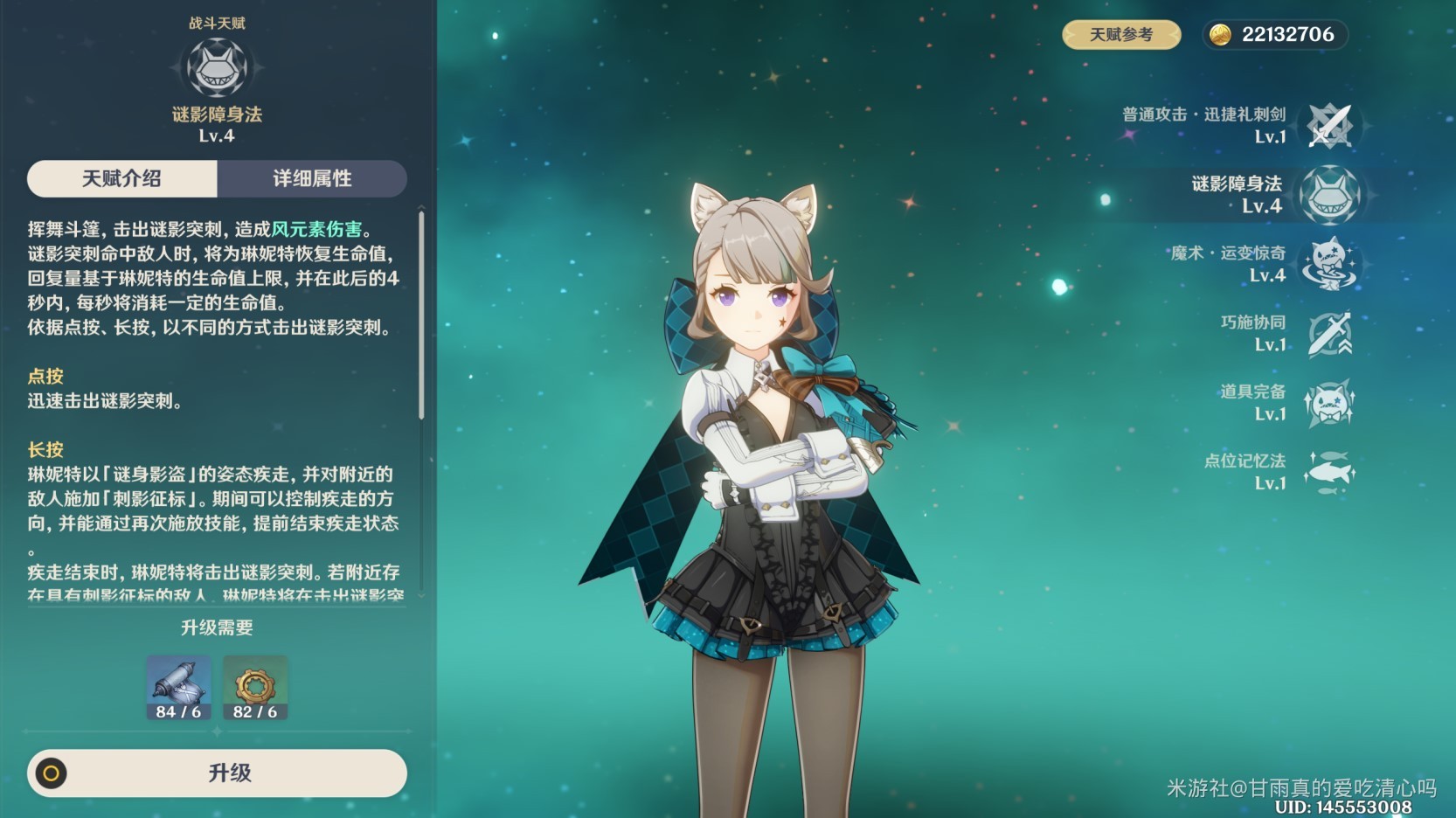1456x818 pixels.
Task: Inspect the golden gear upgrade material
Action: (255, 688)
